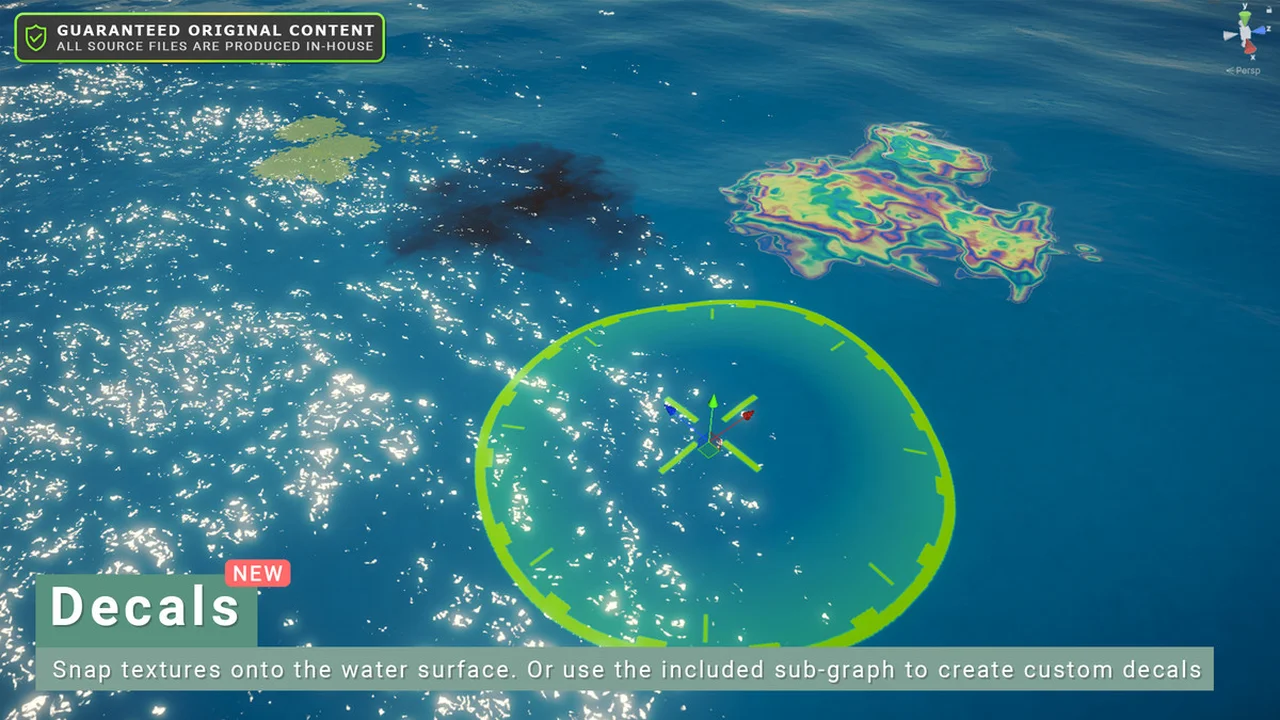
Task: Click the blue Z-axis cone on orientation gizmo
Action: coord(1262,29)
